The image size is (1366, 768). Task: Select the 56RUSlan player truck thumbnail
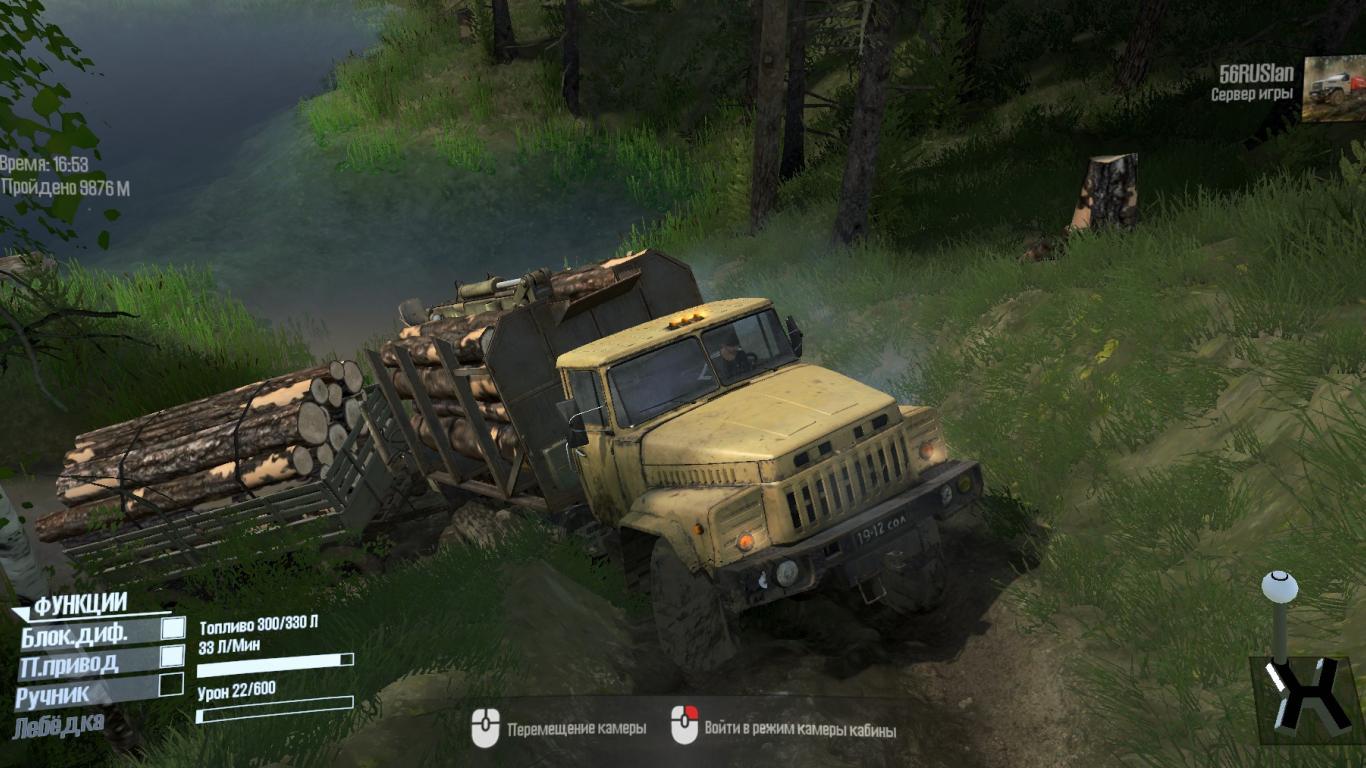(1333, 88)
